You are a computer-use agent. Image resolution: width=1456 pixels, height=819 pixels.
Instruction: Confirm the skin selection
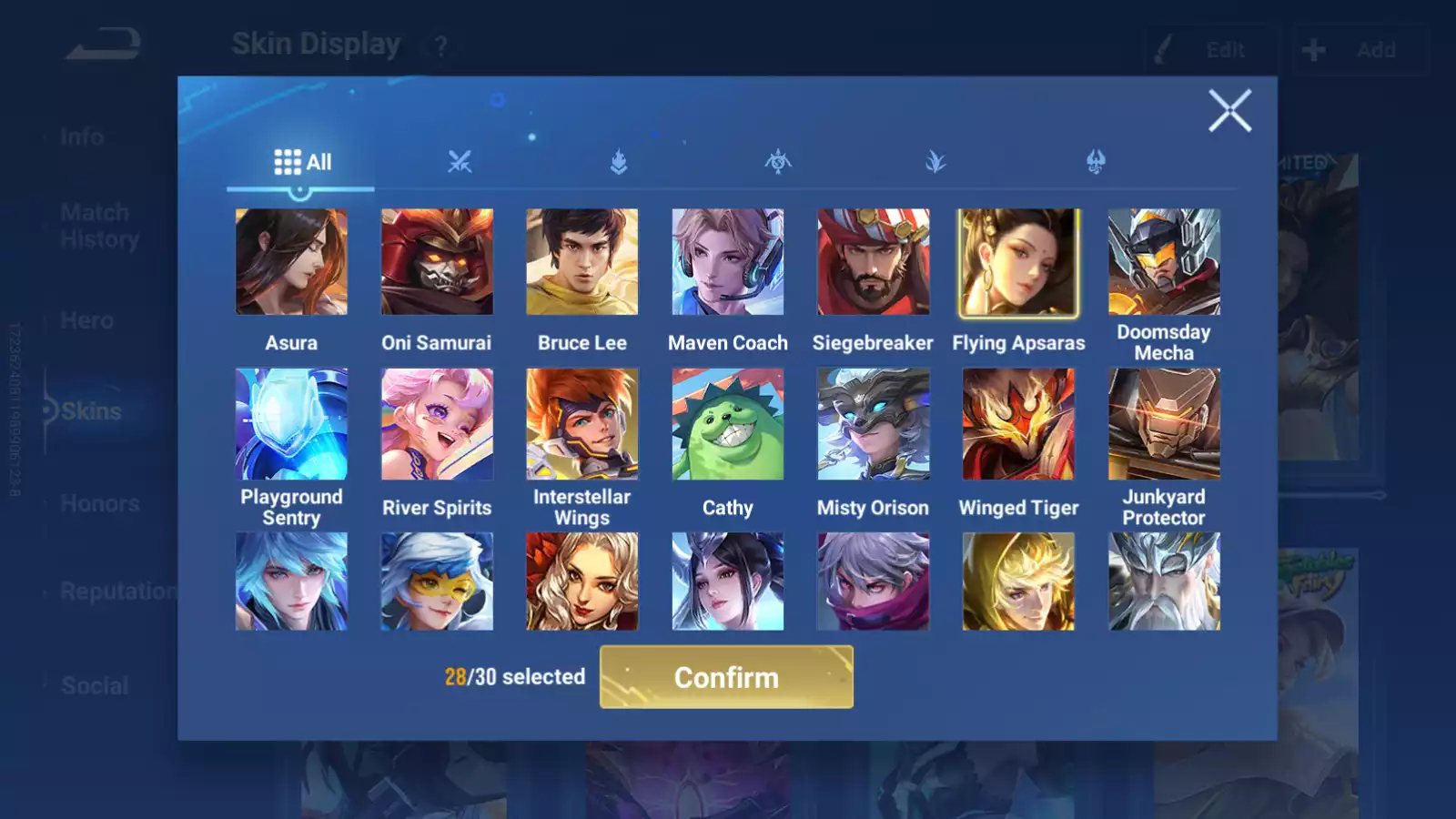pyautogui.click(x=726, y=677)
